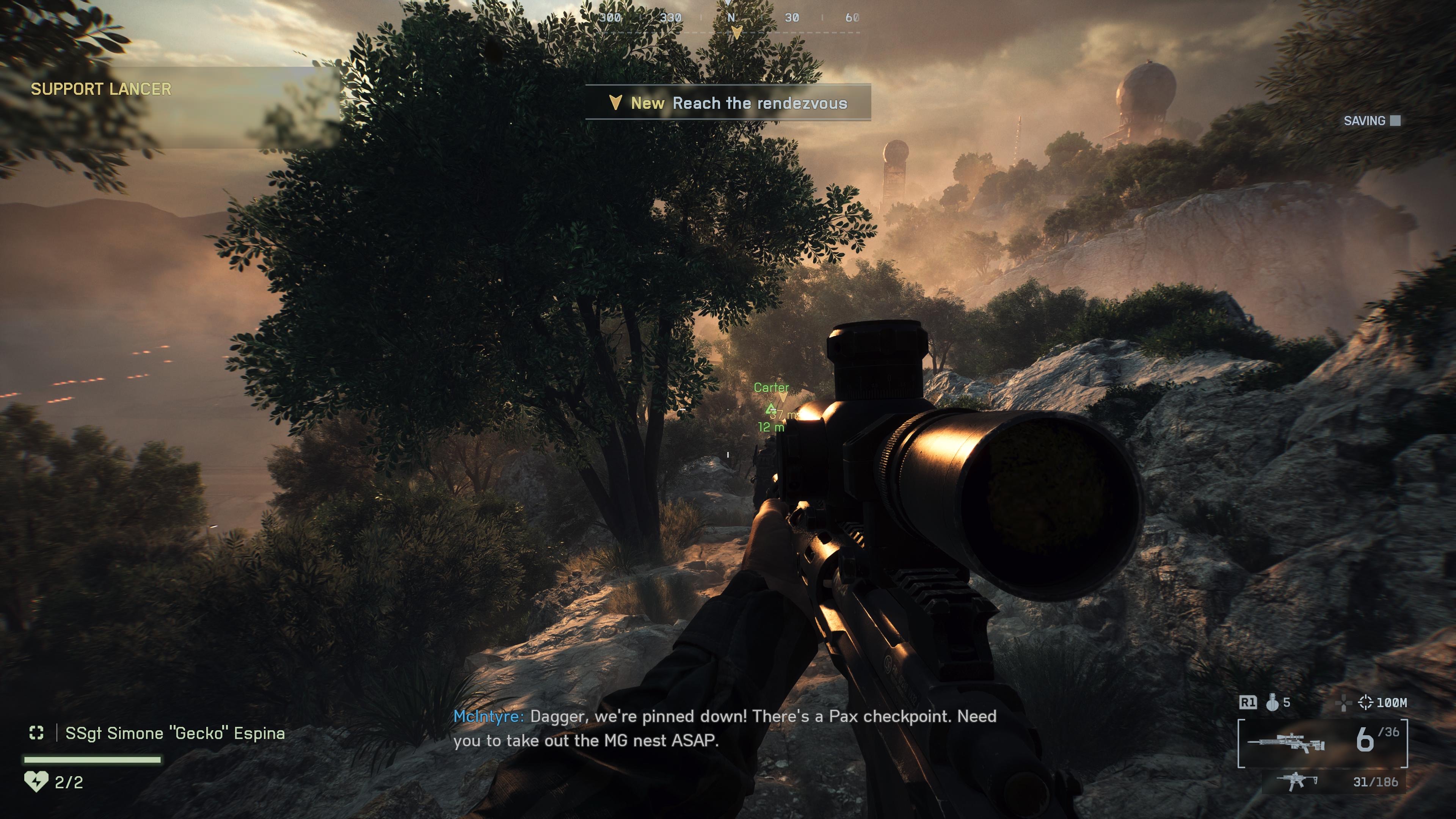Viewport: 1456px width, 819px height.
Task: Select the Reach the rendezvous objective tracker
Action: [728, 103]
